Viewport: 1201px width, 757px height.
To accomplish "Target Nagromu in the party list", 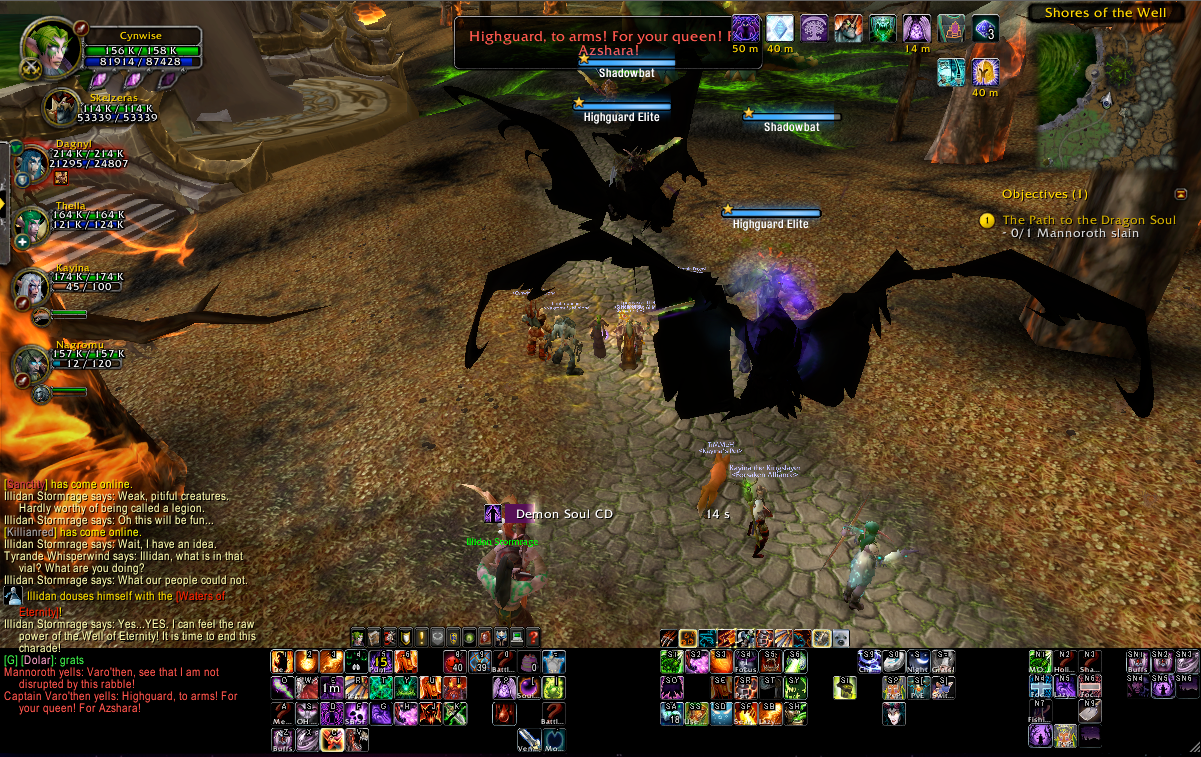I will coord(31,365).
